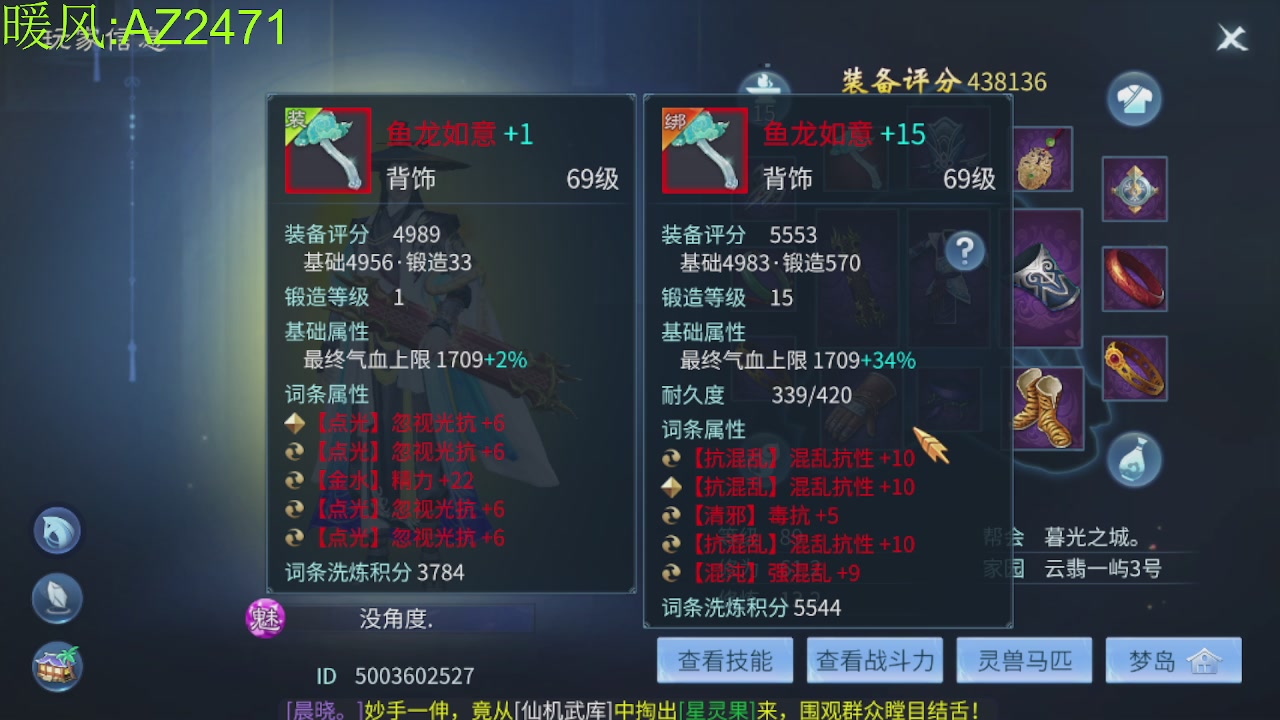Switch to 梦岛 view
This screenshot has width=1280, height=720.
point(1174,660)
